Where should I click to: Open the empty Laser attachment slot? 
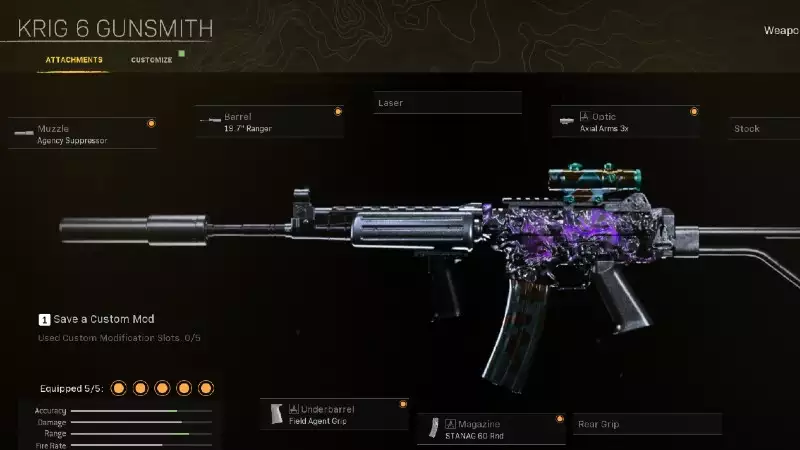tap(447, 103)
